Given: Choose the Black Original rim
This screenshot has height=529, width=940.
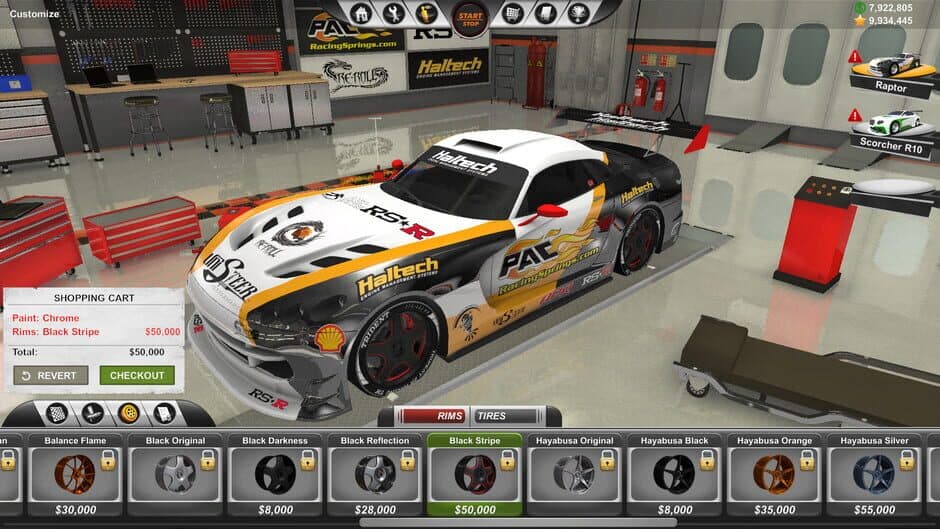Looking at the screenshot, I should 175,473.
